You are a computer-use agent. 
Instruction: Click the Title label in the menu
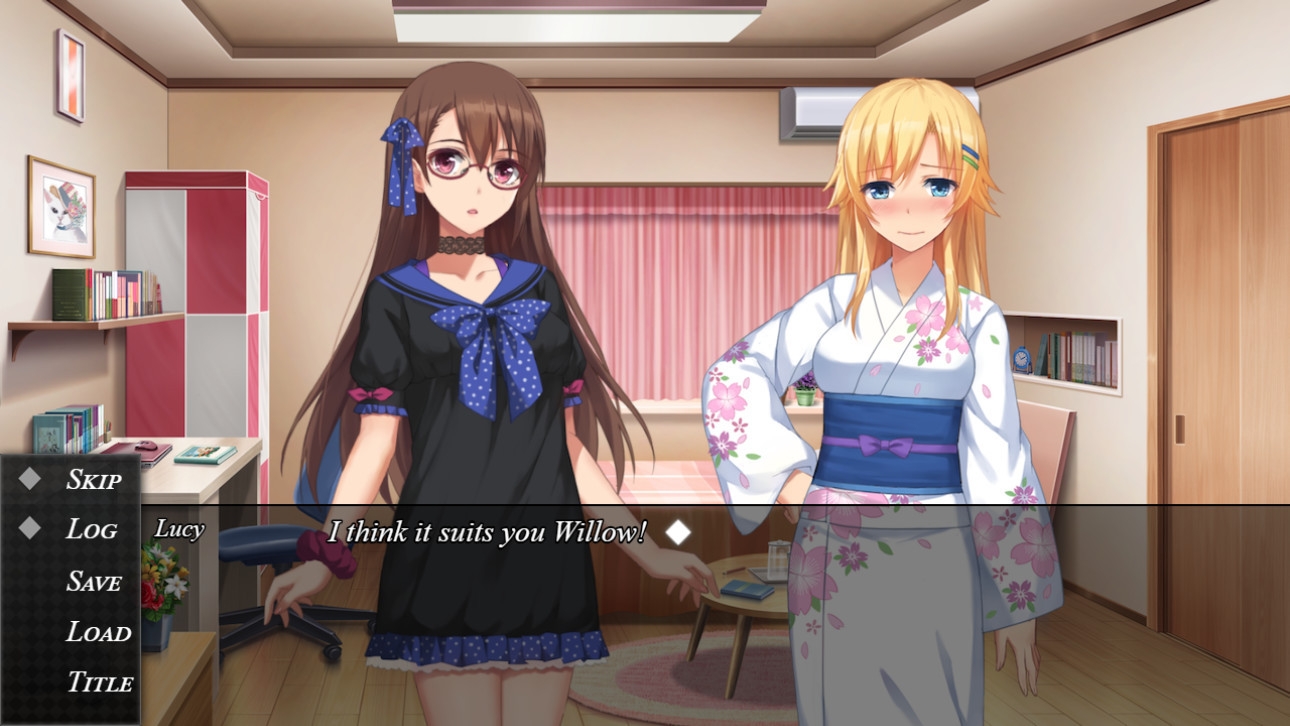[x=100, y=683]
